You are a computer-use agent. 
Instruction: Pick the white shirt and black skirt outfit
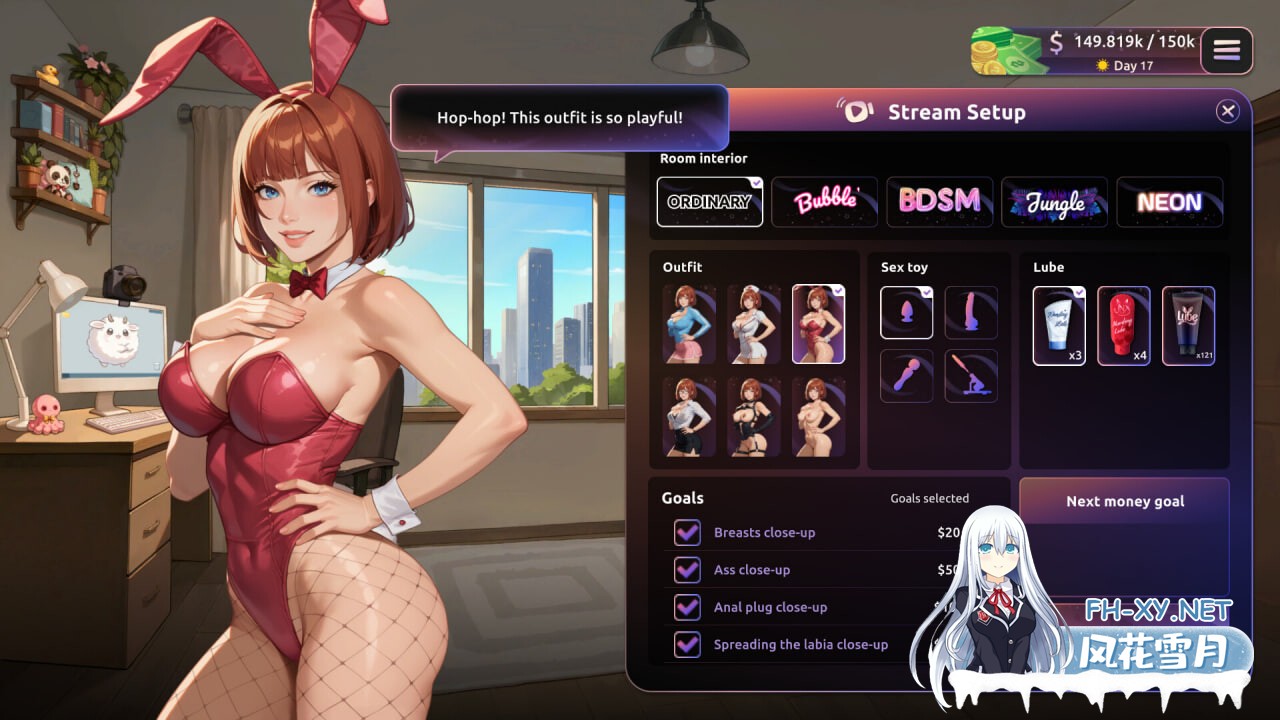[x=689, y=417]
